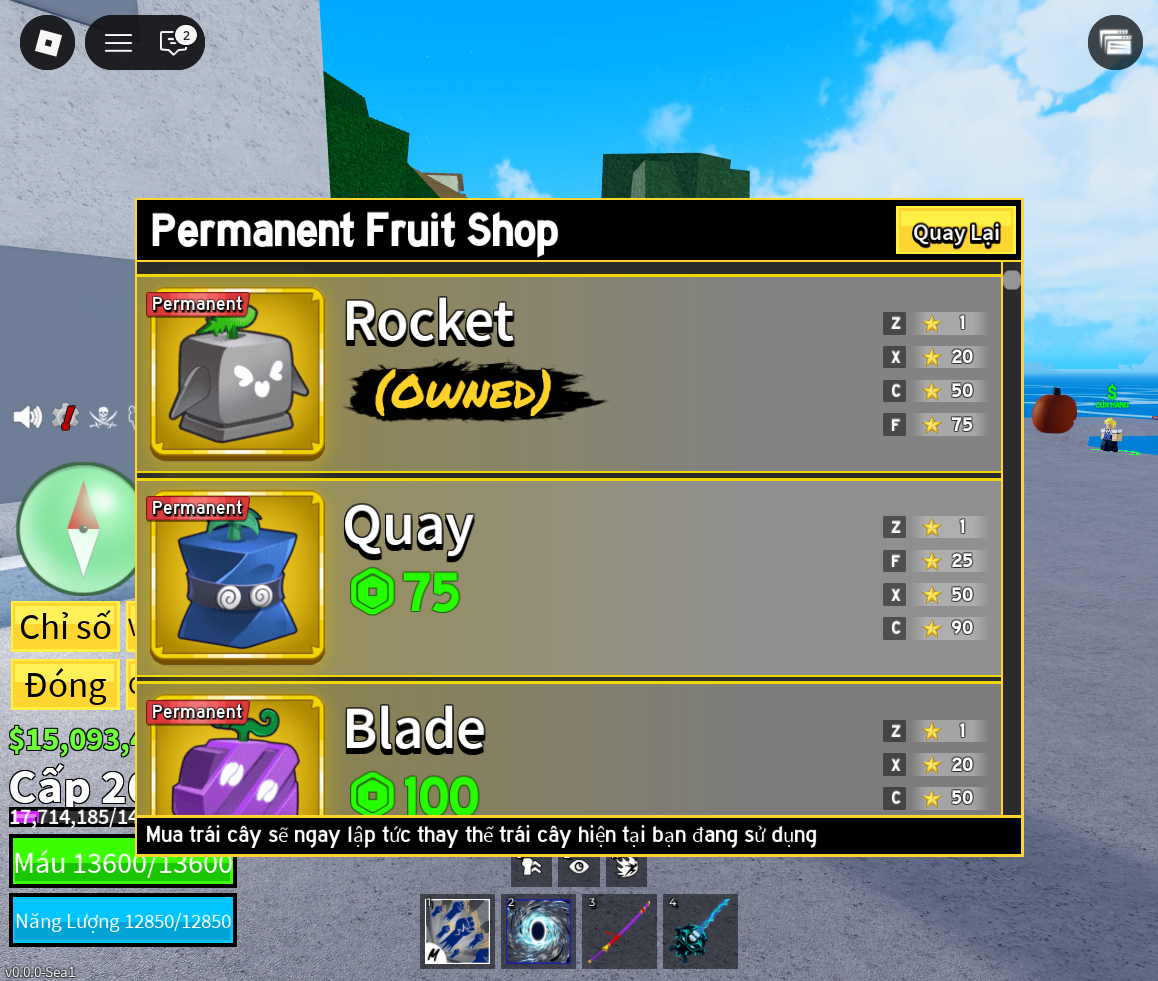Click the Đóng close button
This screenshot has height=981, width=1158.
[x=65, y=685]
